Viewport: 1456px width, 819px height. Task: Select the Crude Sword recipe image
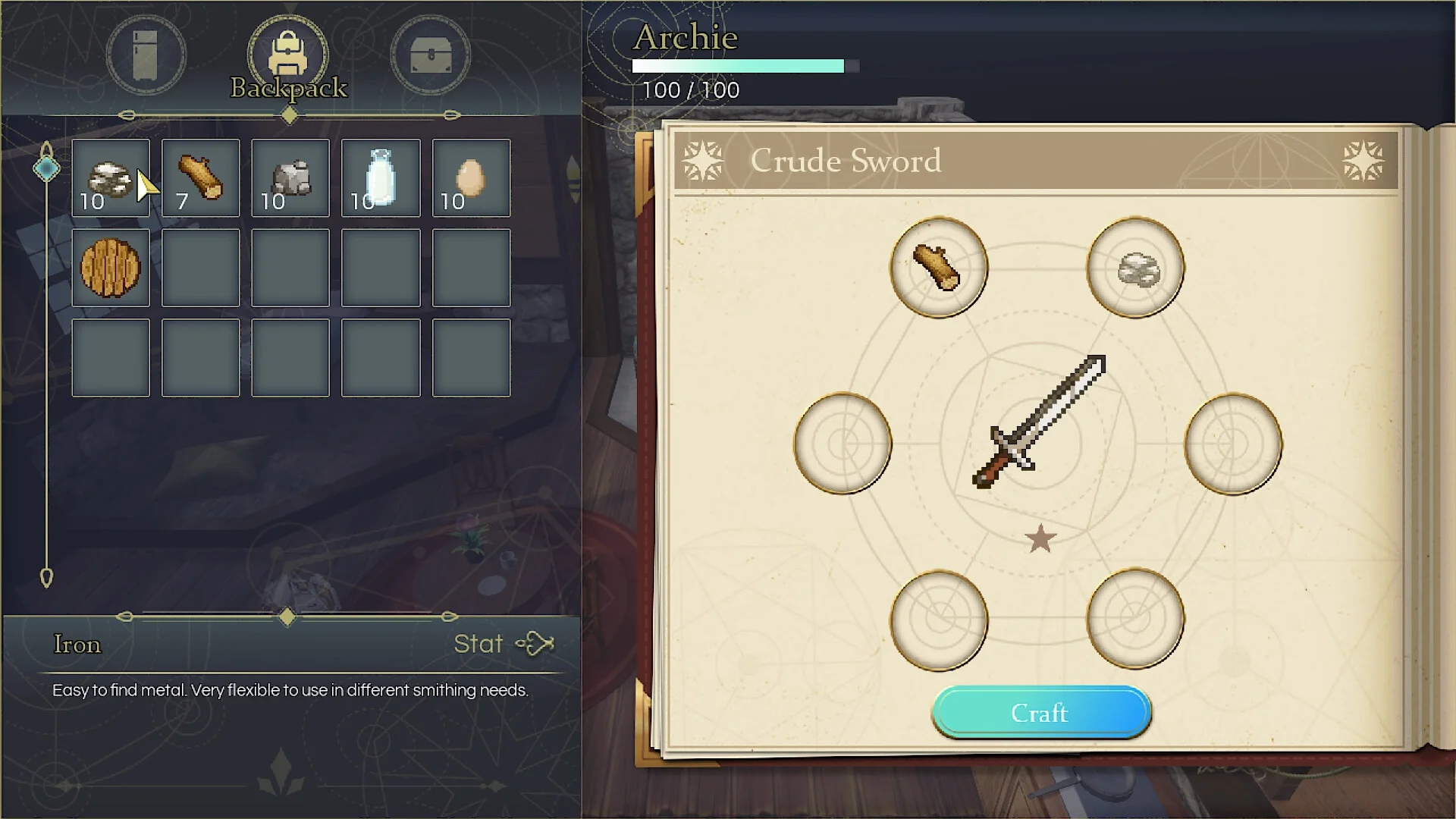[x=1040, y=422]
